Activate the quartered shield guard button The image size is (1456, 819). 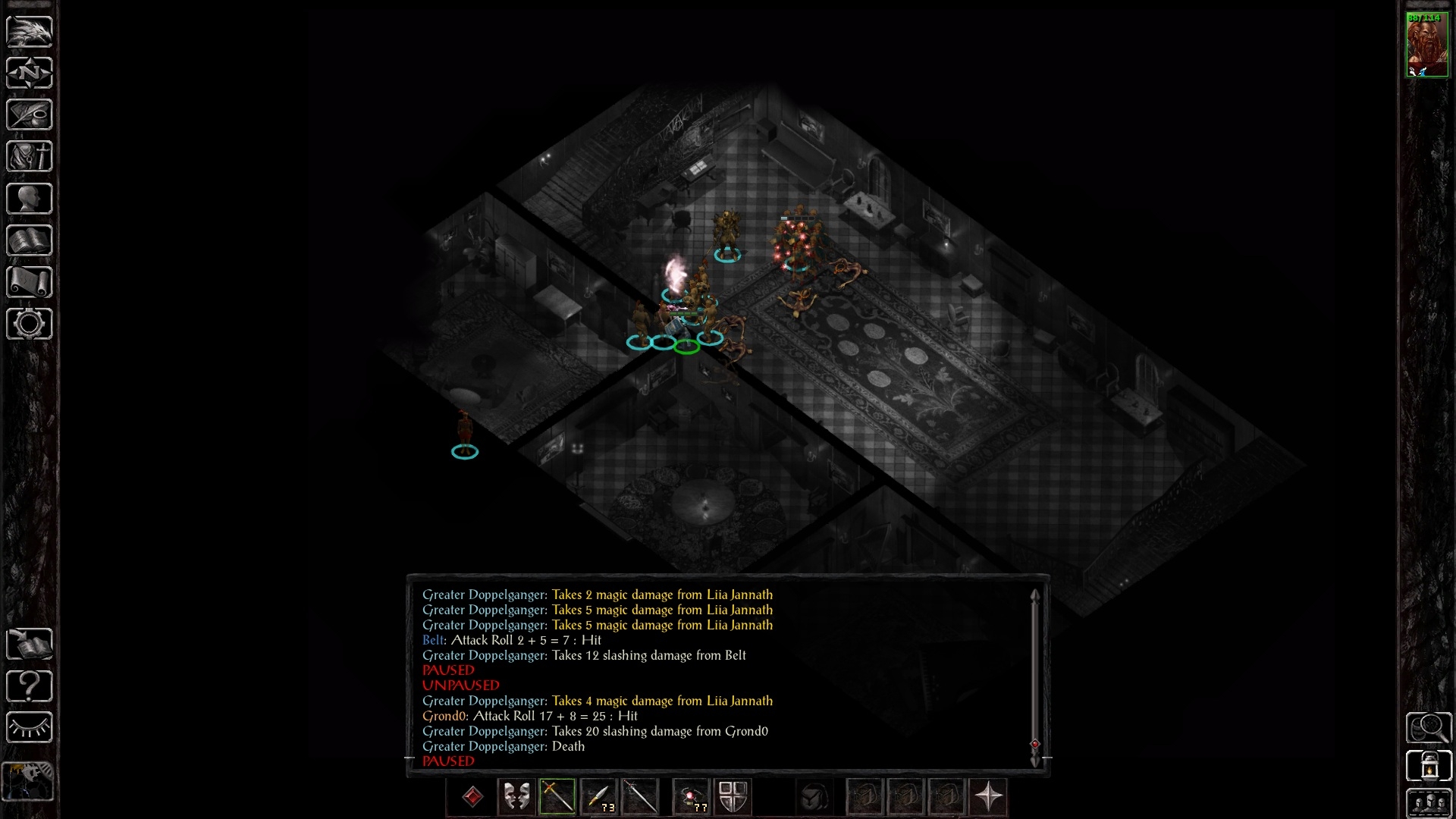point(733,797)
